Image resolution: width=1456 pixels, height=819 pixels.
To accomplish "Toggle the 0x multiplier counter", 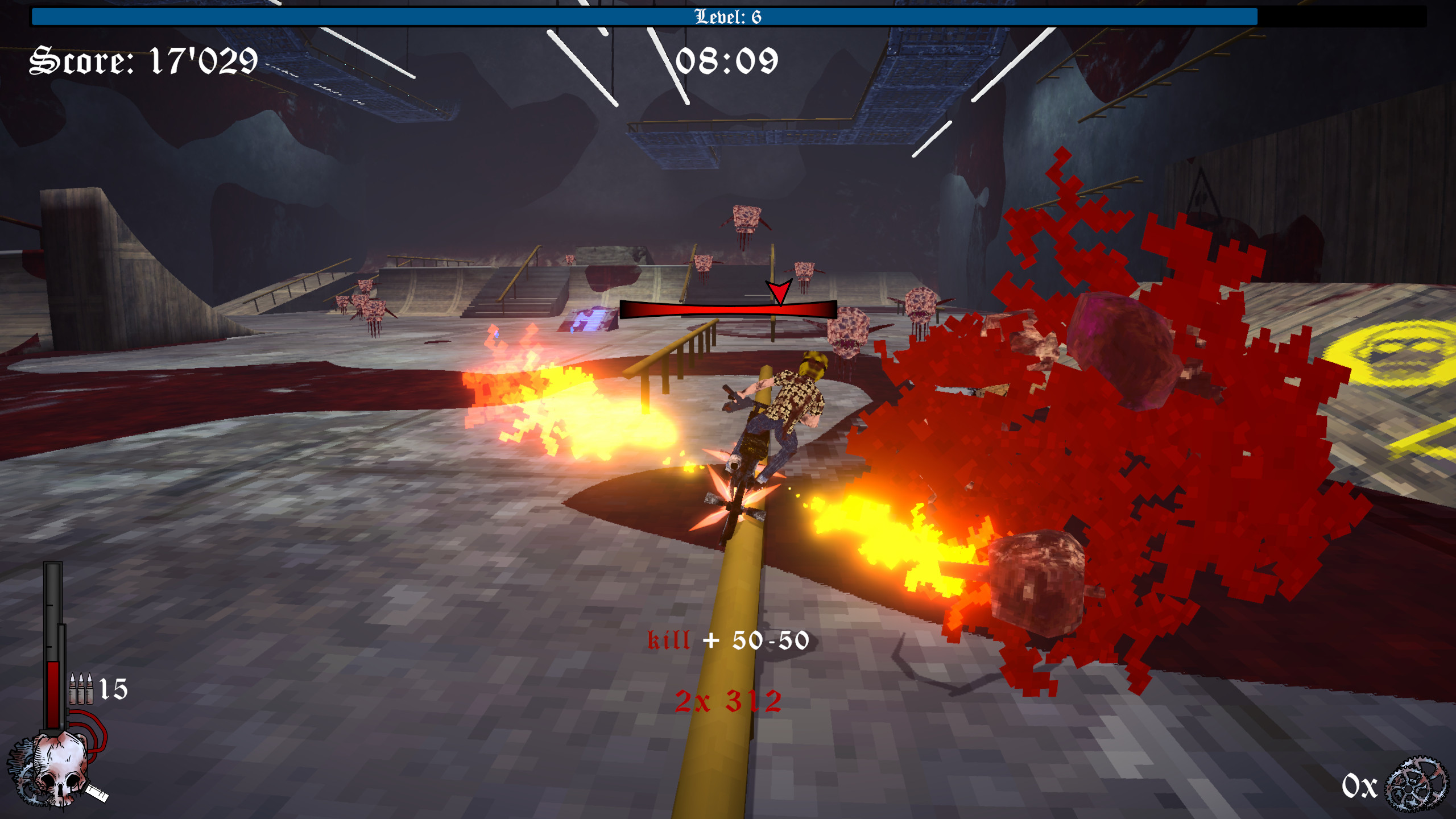I will (x=1360, y=786).
